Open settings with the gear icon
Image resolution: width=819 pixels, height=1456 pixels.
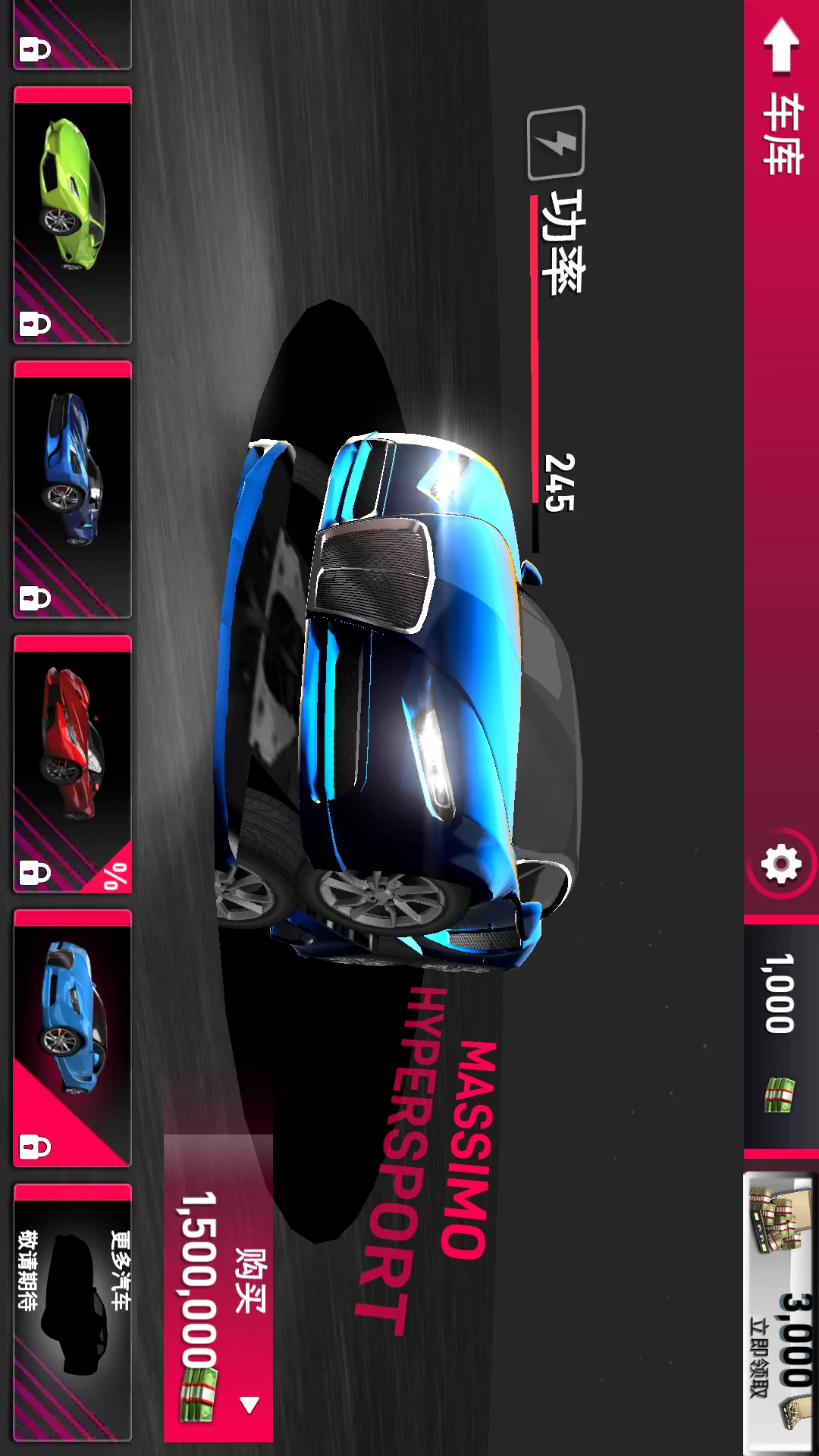pyautogui.click(x=781, y=864)
